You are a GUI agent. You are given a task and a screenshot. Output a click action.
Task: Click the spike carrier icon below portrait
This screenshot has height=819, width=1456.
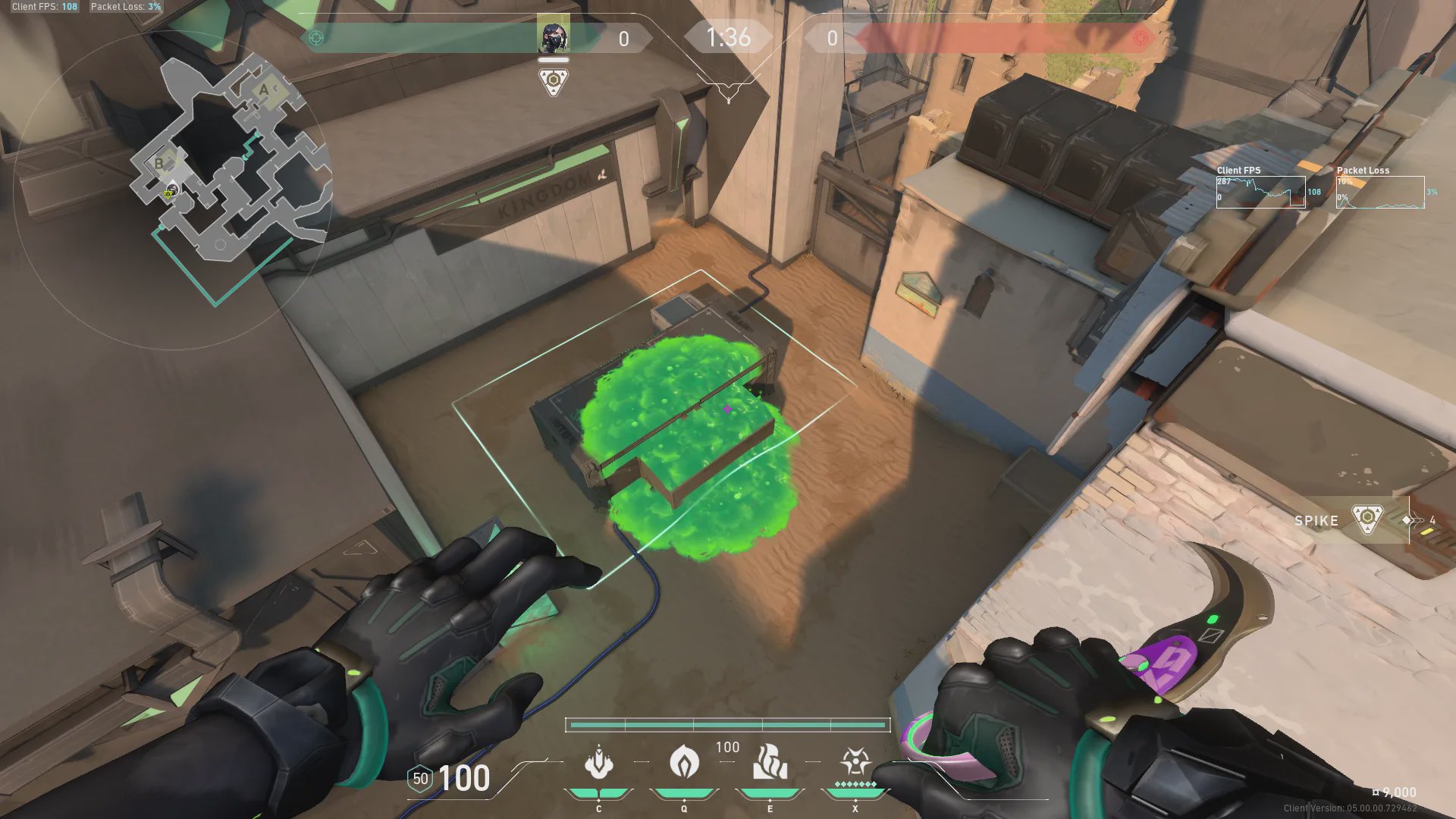tap(554, 81)
